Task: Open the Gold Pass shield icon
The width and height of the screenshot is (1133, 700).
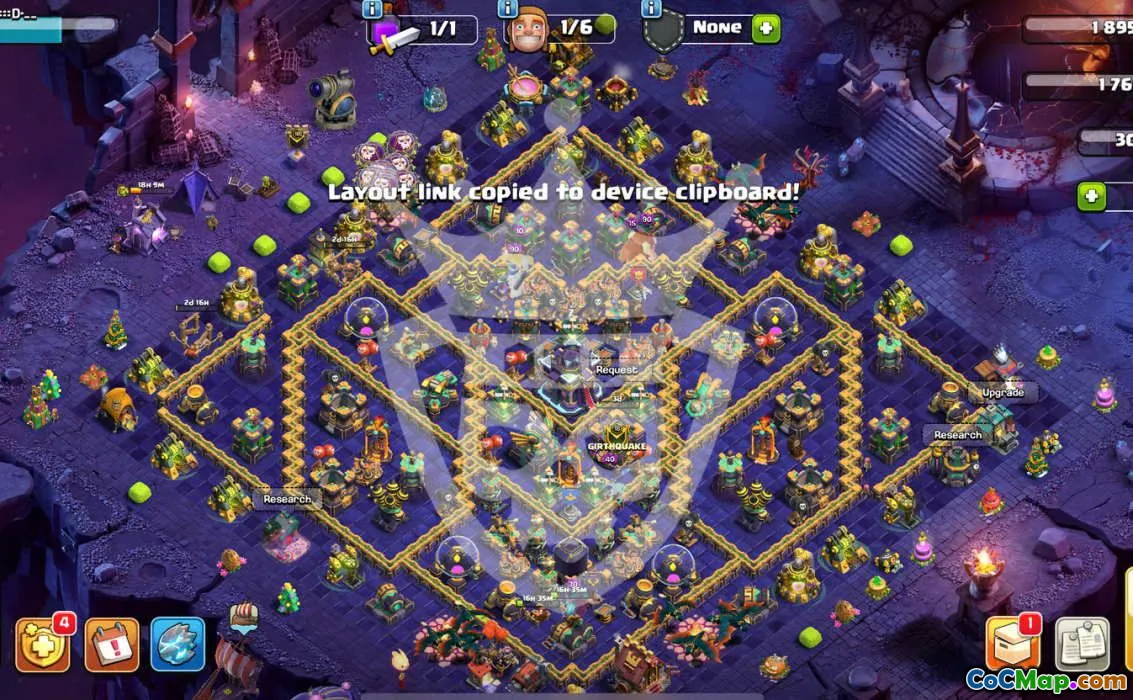Action: (42, 646)
